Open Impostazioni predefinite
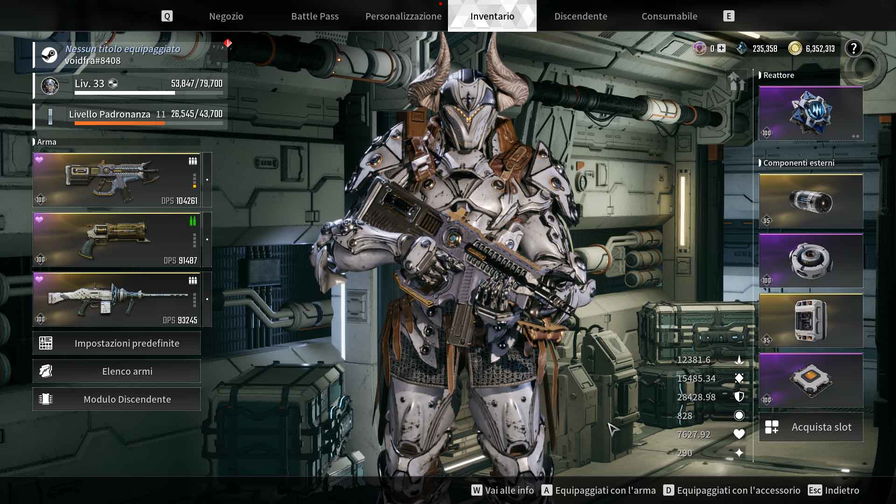Screen dimensions: 896x504 [116, 343]
